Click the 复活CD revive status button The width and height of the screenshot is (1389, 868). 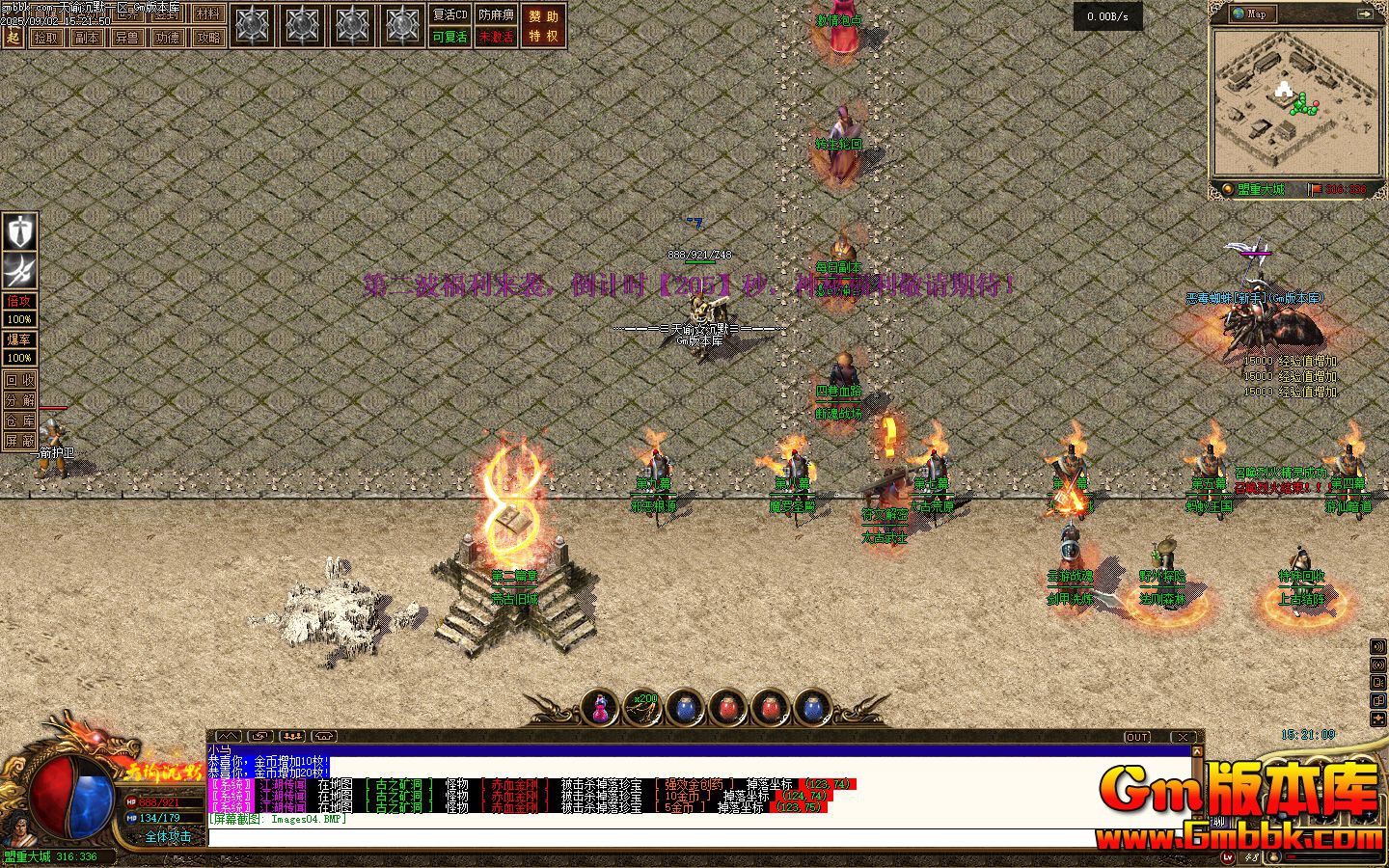click(449, 15)
